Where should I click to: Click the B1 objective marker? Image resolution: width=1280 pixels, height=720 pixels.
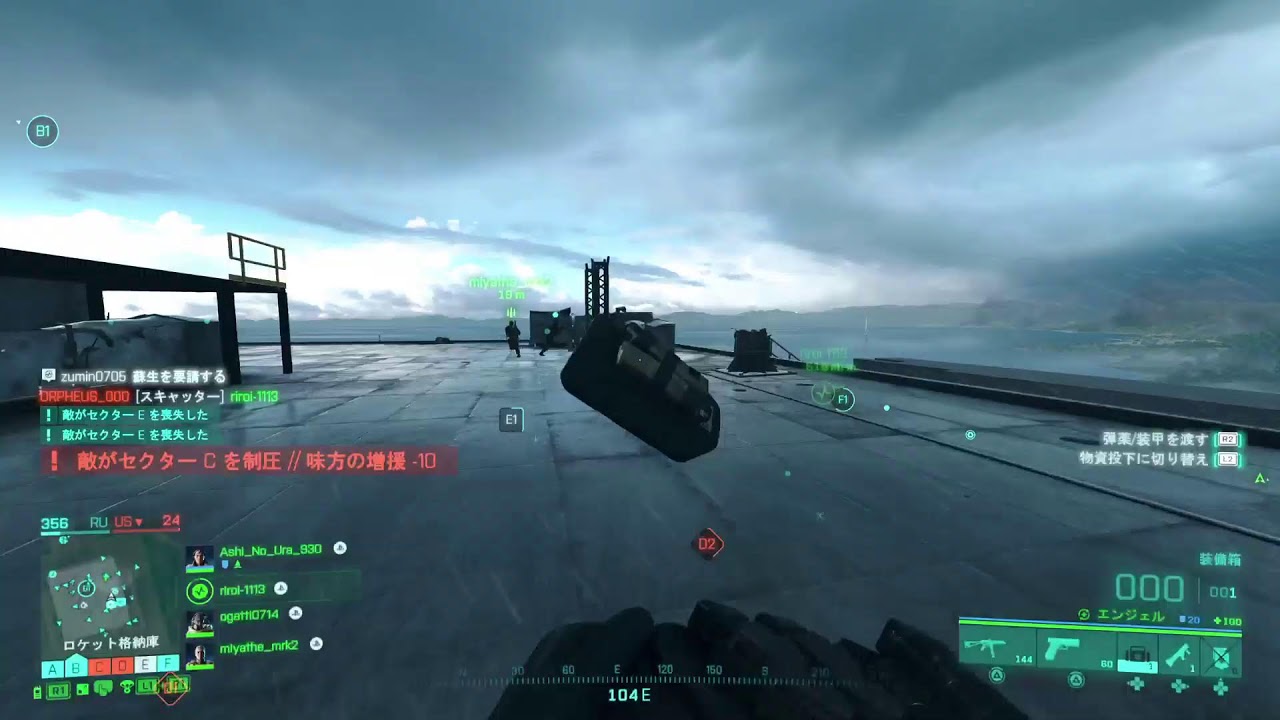coord(42,131)
